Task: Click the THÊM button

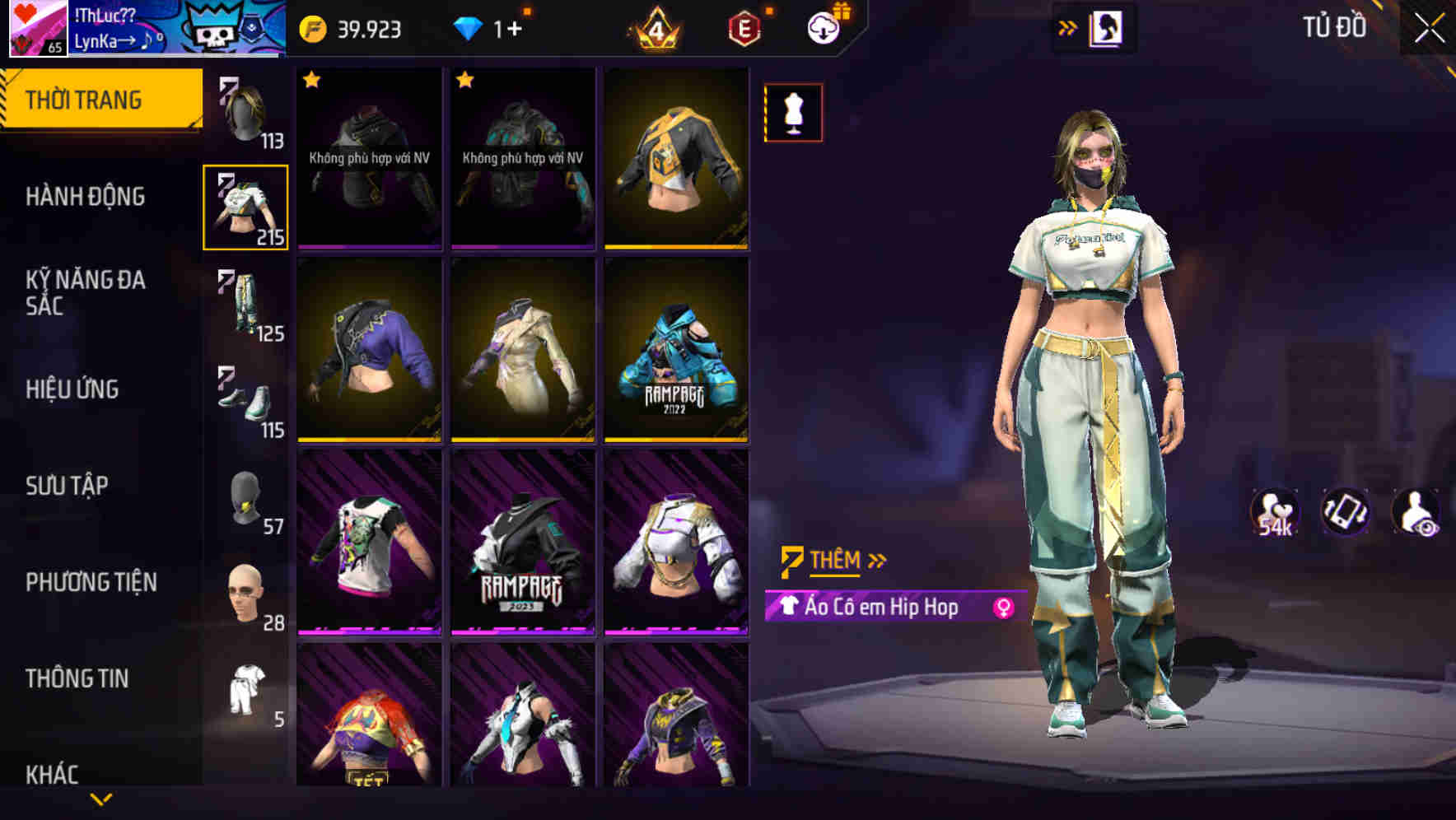Action: (x=833, y=560)
